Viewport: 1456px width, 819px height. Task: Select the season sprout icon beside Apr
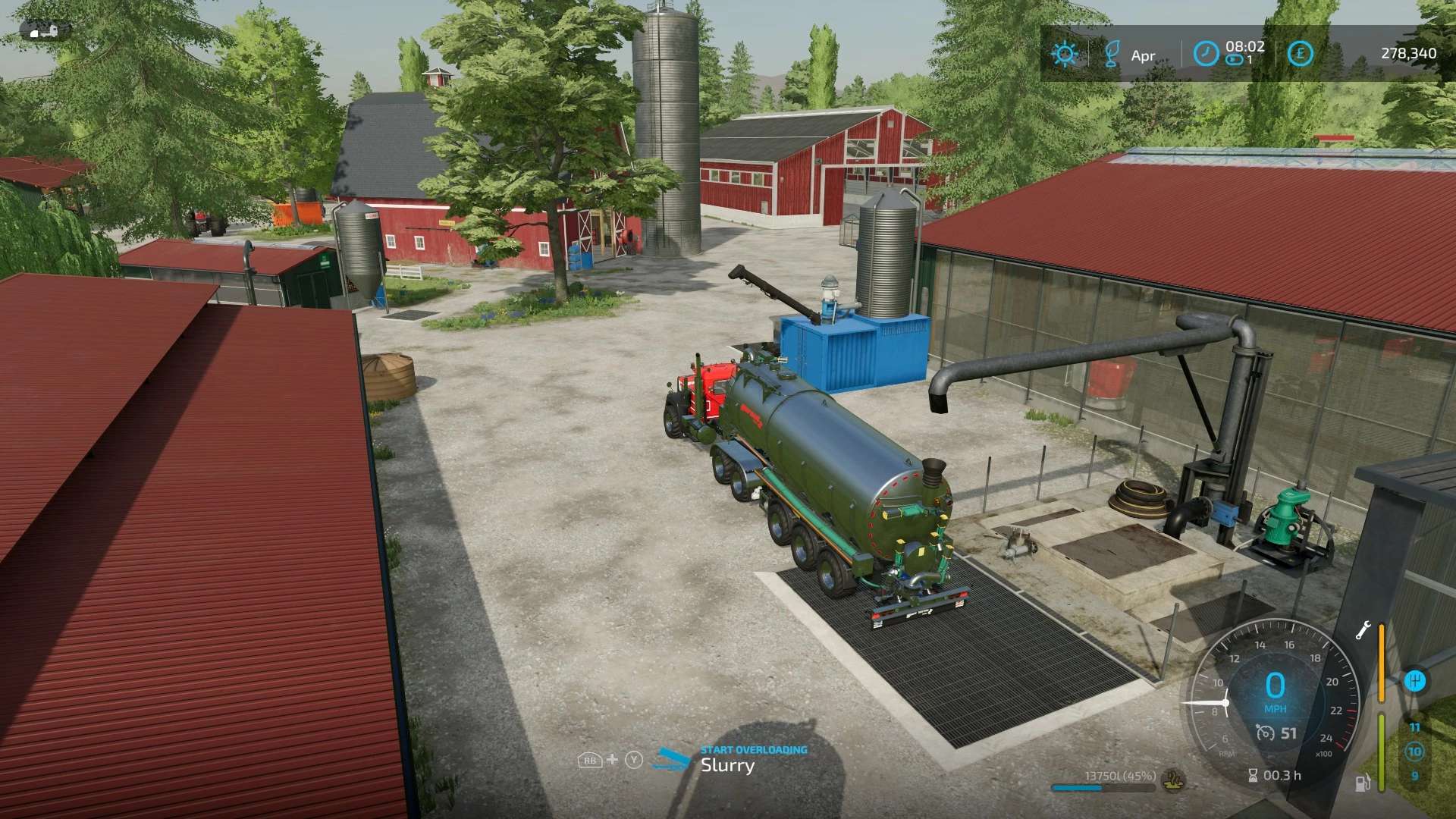pyautogui.click(x=1112, y=54)
